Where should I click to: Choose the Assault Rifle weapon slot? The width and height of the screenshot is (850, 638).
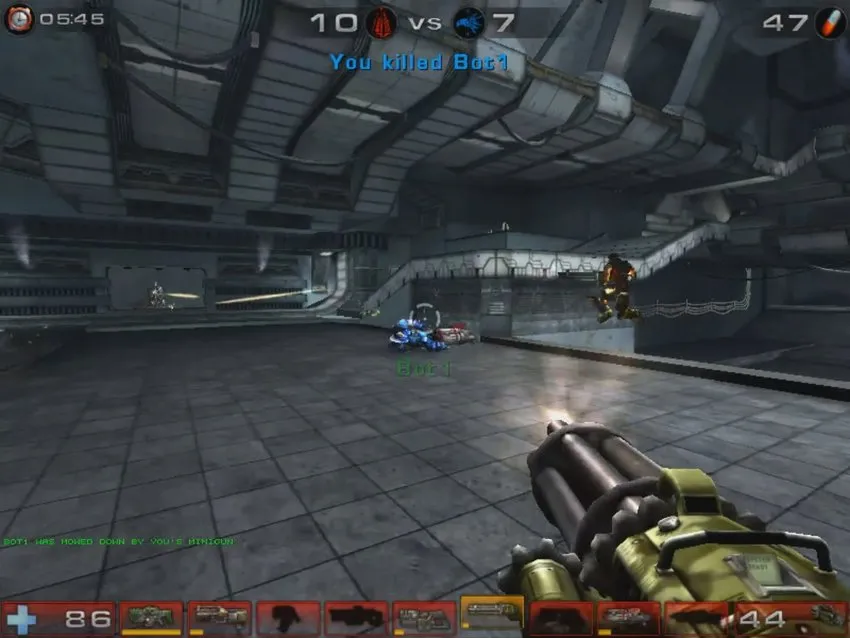(219, 618)
